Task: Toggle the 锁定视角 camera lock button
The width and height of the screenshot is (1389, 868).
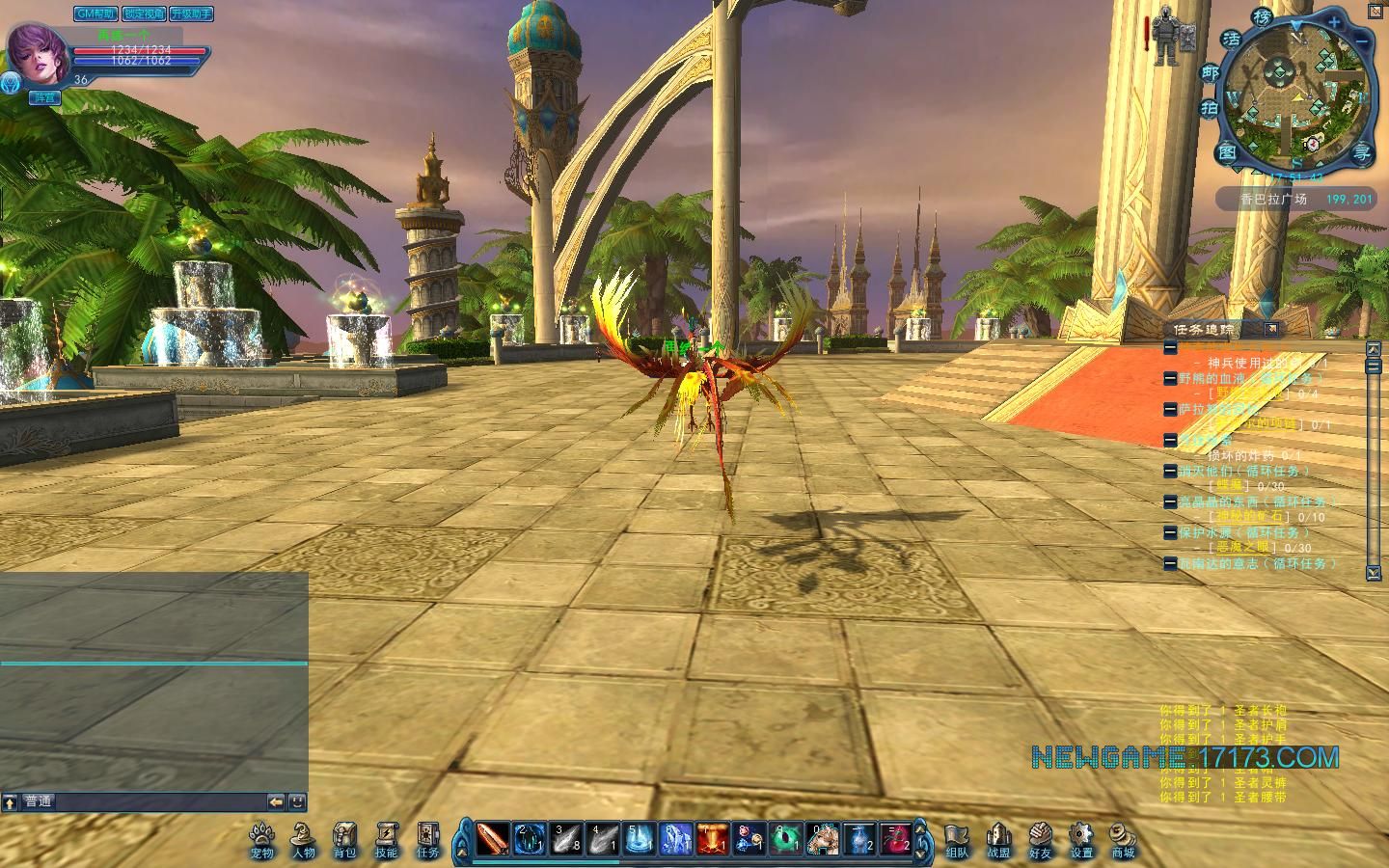Action: point(143,14)
